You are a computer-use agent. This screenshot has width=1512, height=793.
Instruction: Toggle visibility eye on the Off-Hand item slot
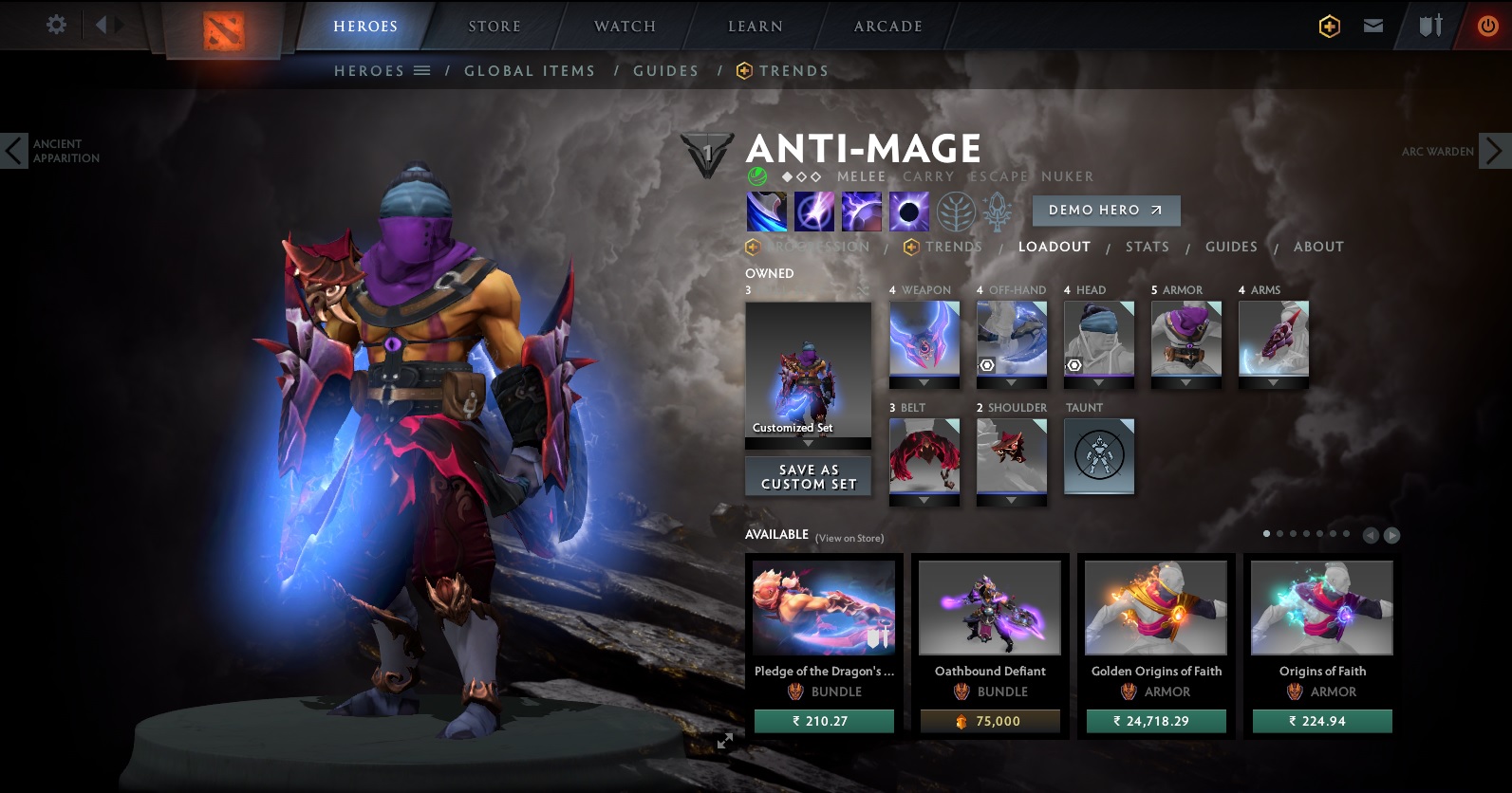click(x=986, y=364)
